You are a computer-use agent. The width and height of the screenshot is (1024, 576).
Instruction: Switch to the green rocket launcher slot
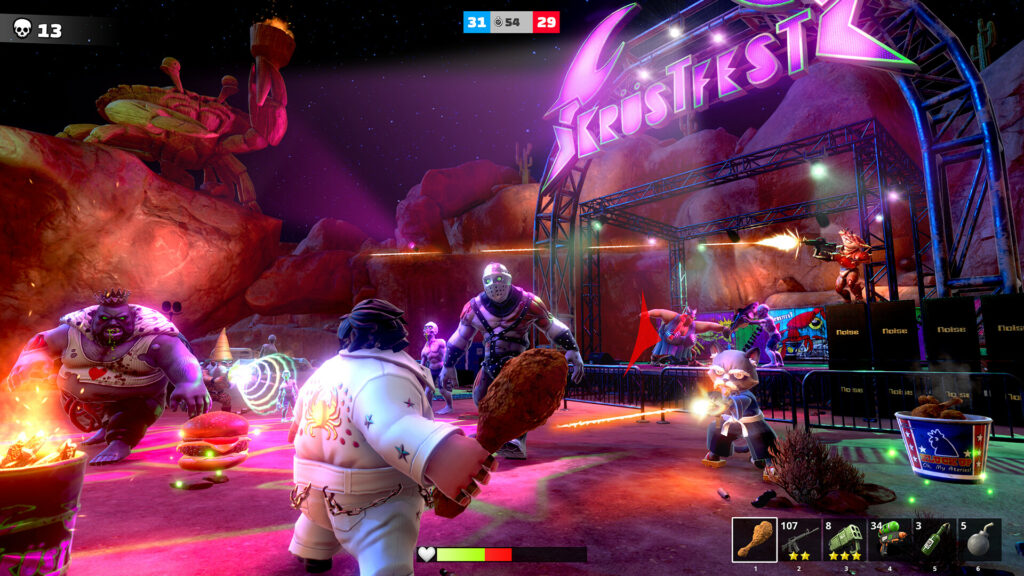coord(845,540)
